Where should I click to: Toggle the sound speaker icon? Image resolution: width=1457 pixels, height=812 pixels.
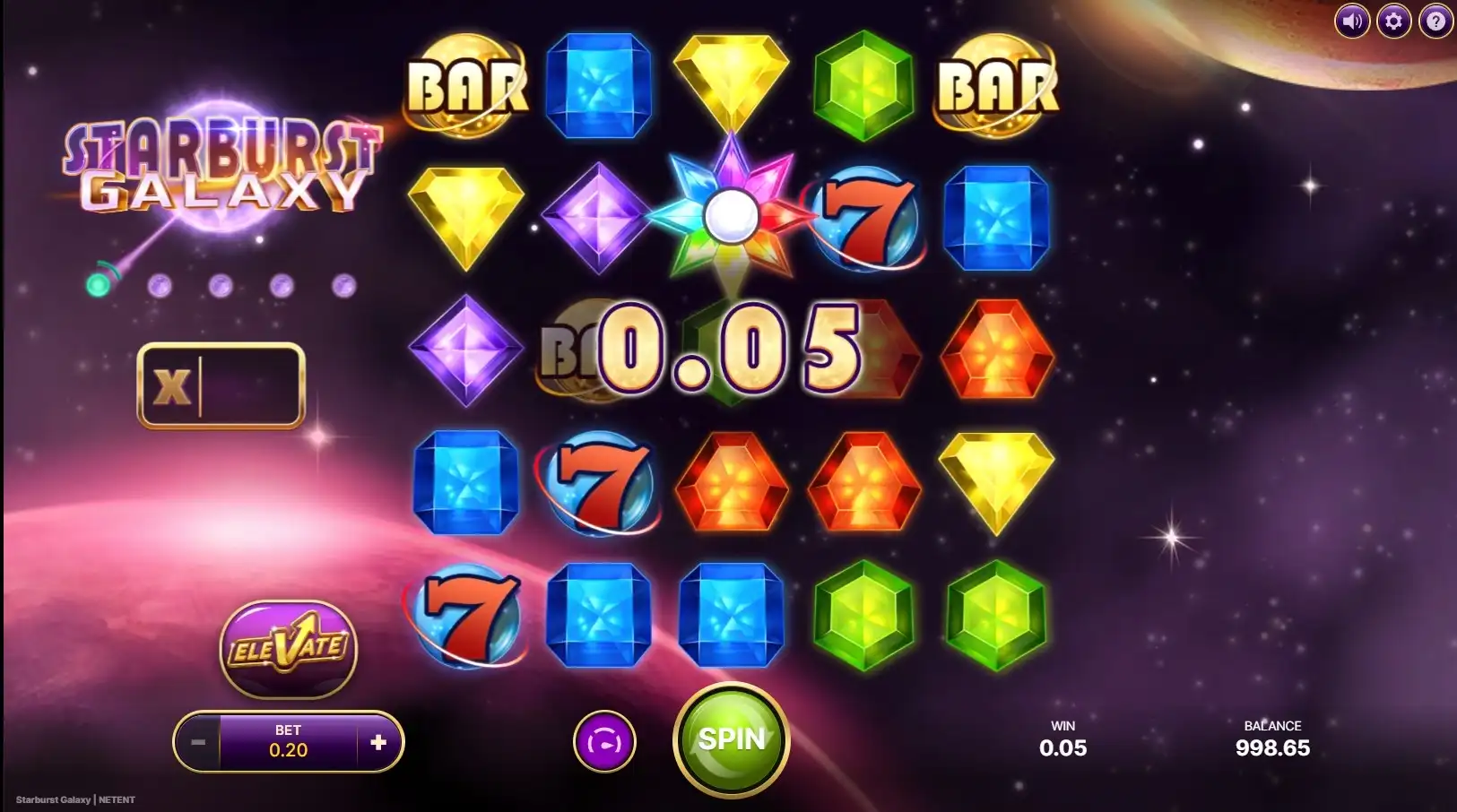[1351, 21]
